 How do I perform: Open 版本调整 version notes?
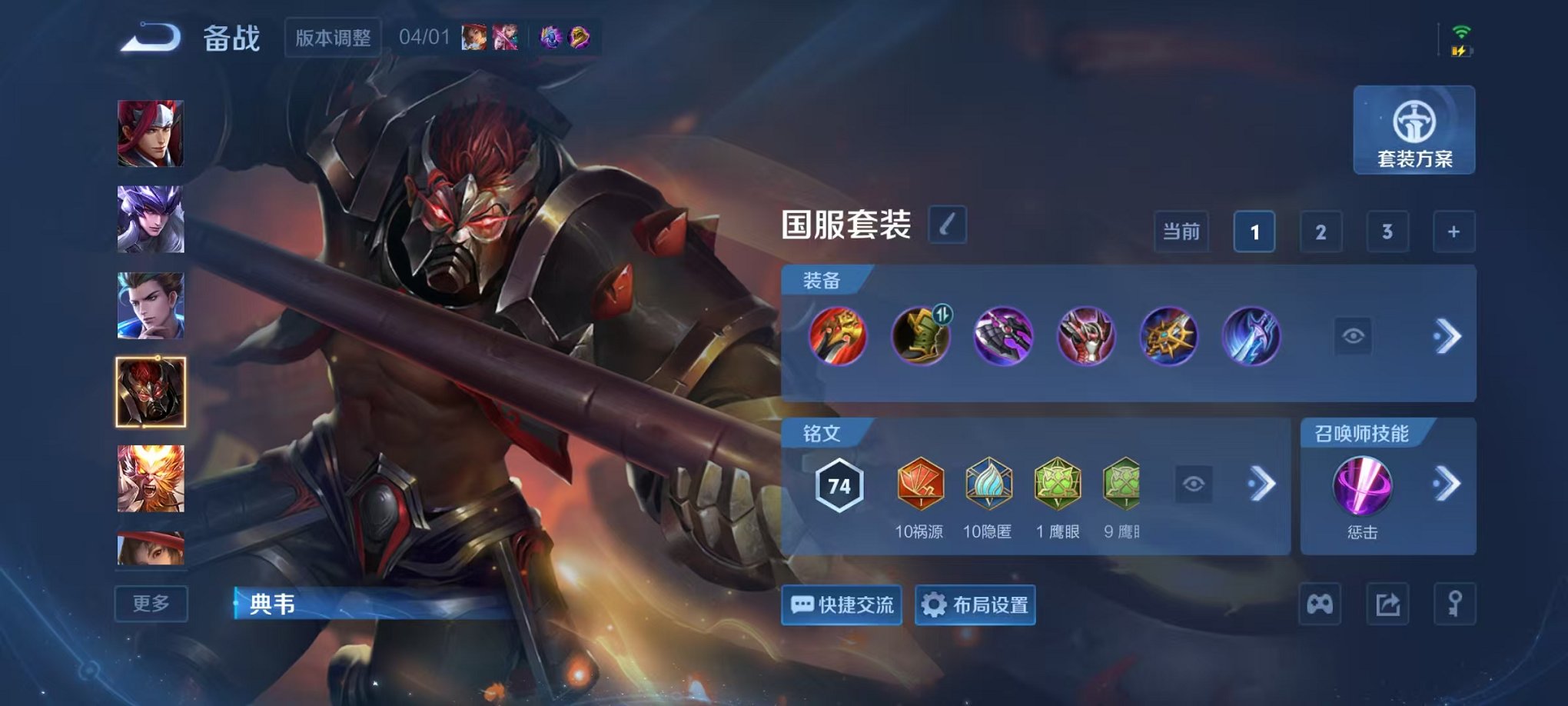332,38
